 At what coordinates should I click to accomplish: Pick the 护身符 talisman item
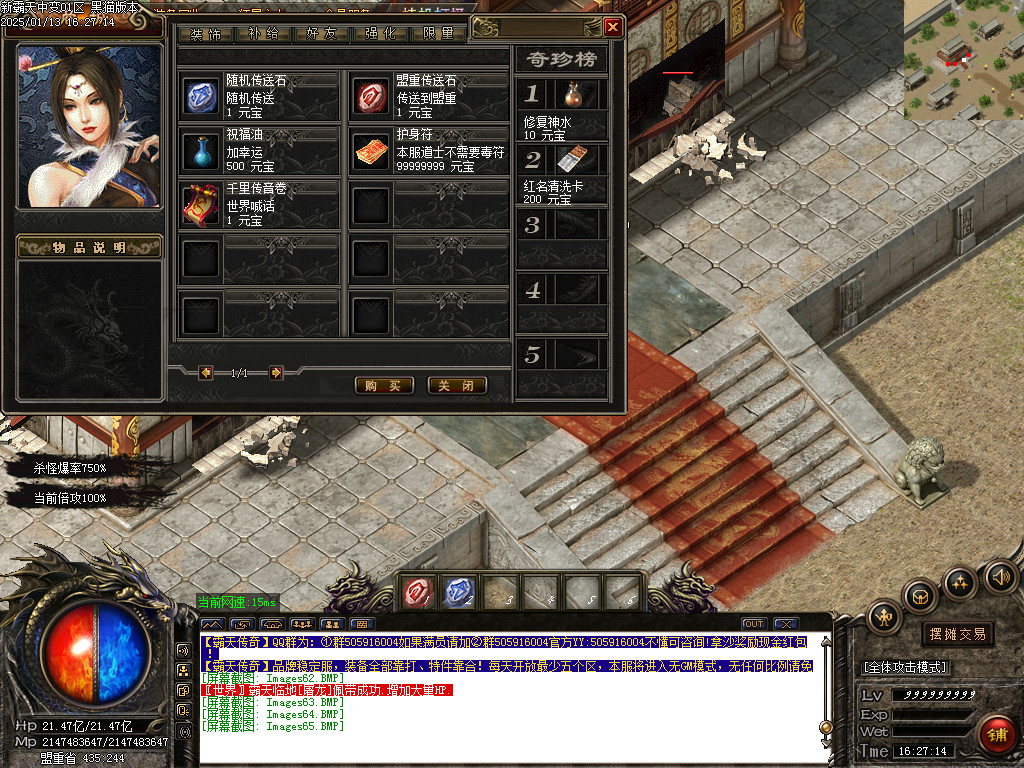[371, 151]
